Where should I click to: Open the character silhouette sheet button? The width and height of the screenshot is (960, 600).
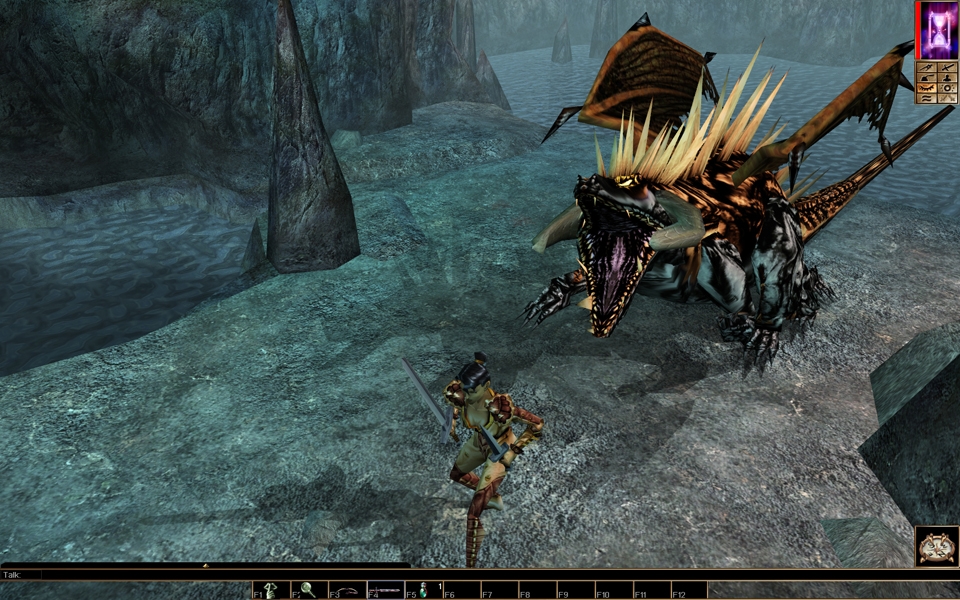coord(947,78)
